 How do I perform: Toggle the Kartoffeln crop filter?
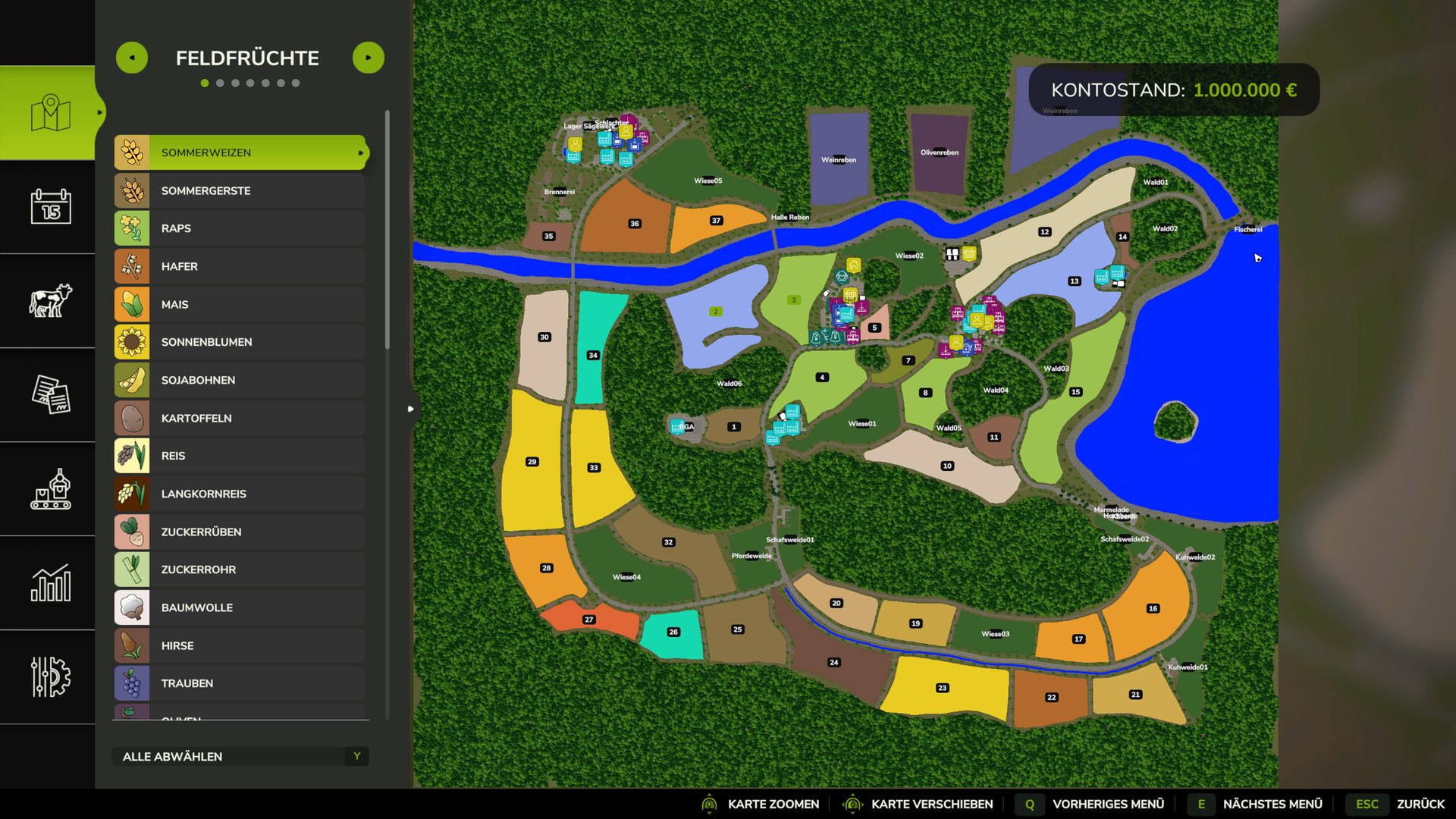point(240,418)
